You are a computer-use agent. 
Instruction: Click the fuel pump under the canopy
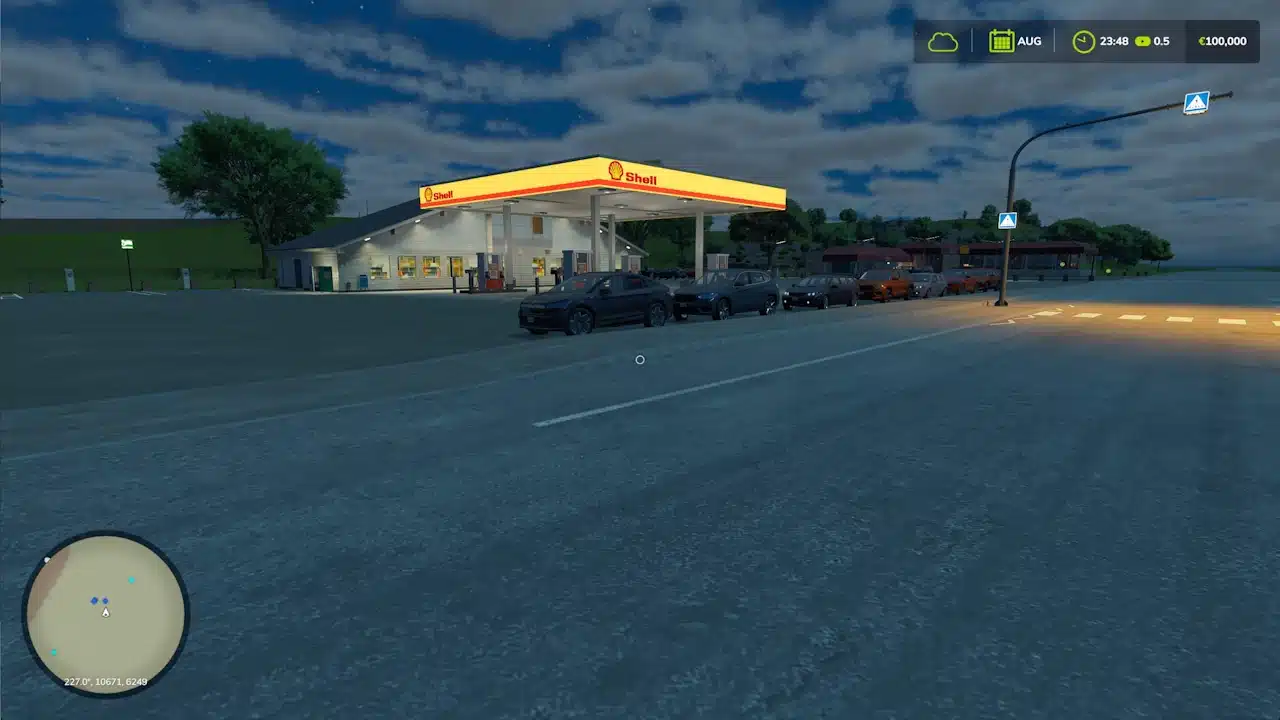pyautogui.click(x=493, y=272)
